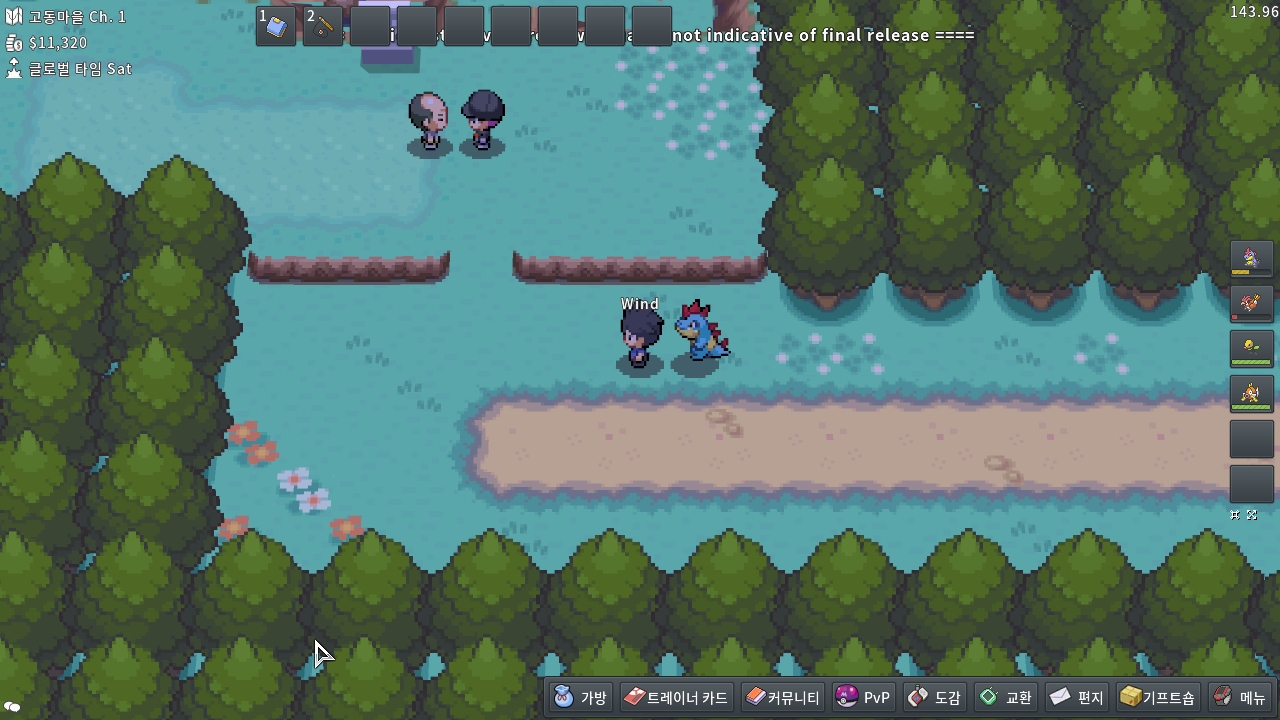Open the 가방 bag menu
1280x720 pixels.
[x=580, y=697]
